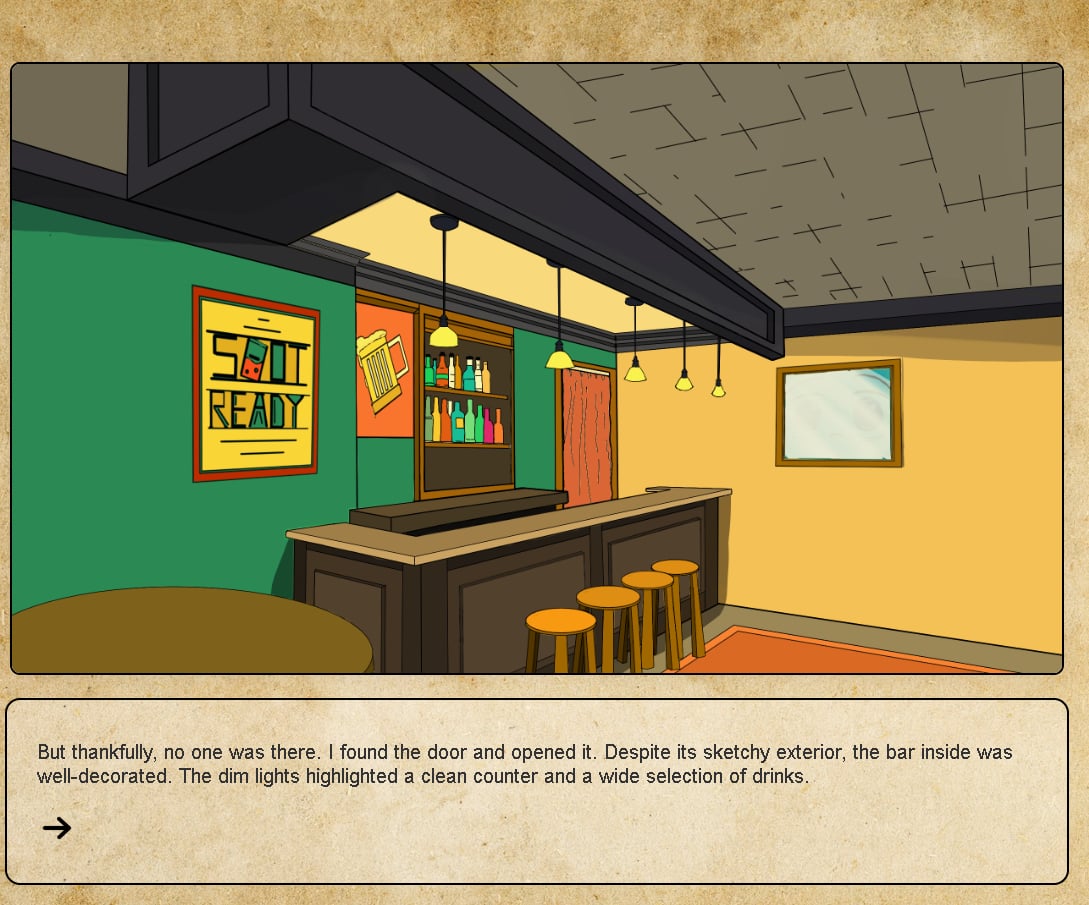Advance the story with the arrow button

pos(57,827)
